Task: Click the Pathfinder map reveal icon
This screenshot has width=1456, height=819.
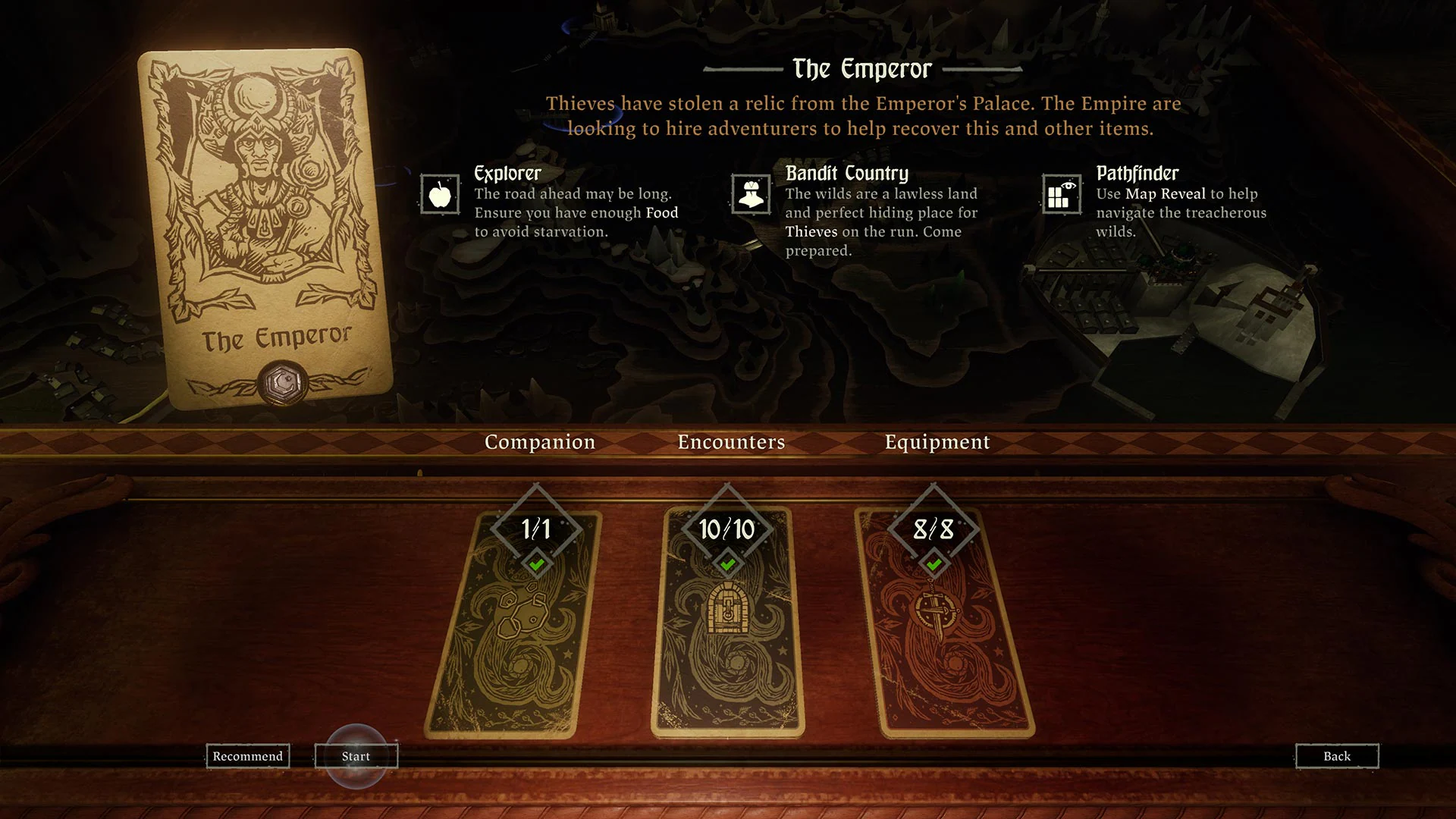Action: tap(1061, 195)
